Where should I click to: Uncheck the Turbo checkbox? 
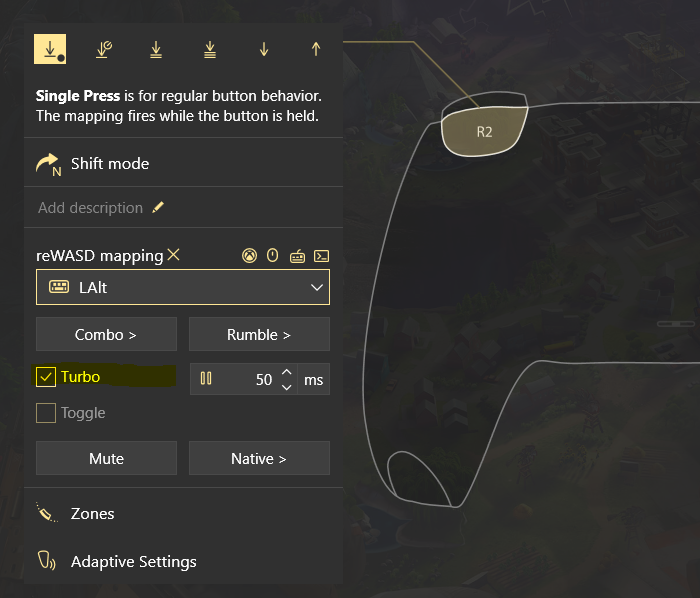[x=46, y=377]
